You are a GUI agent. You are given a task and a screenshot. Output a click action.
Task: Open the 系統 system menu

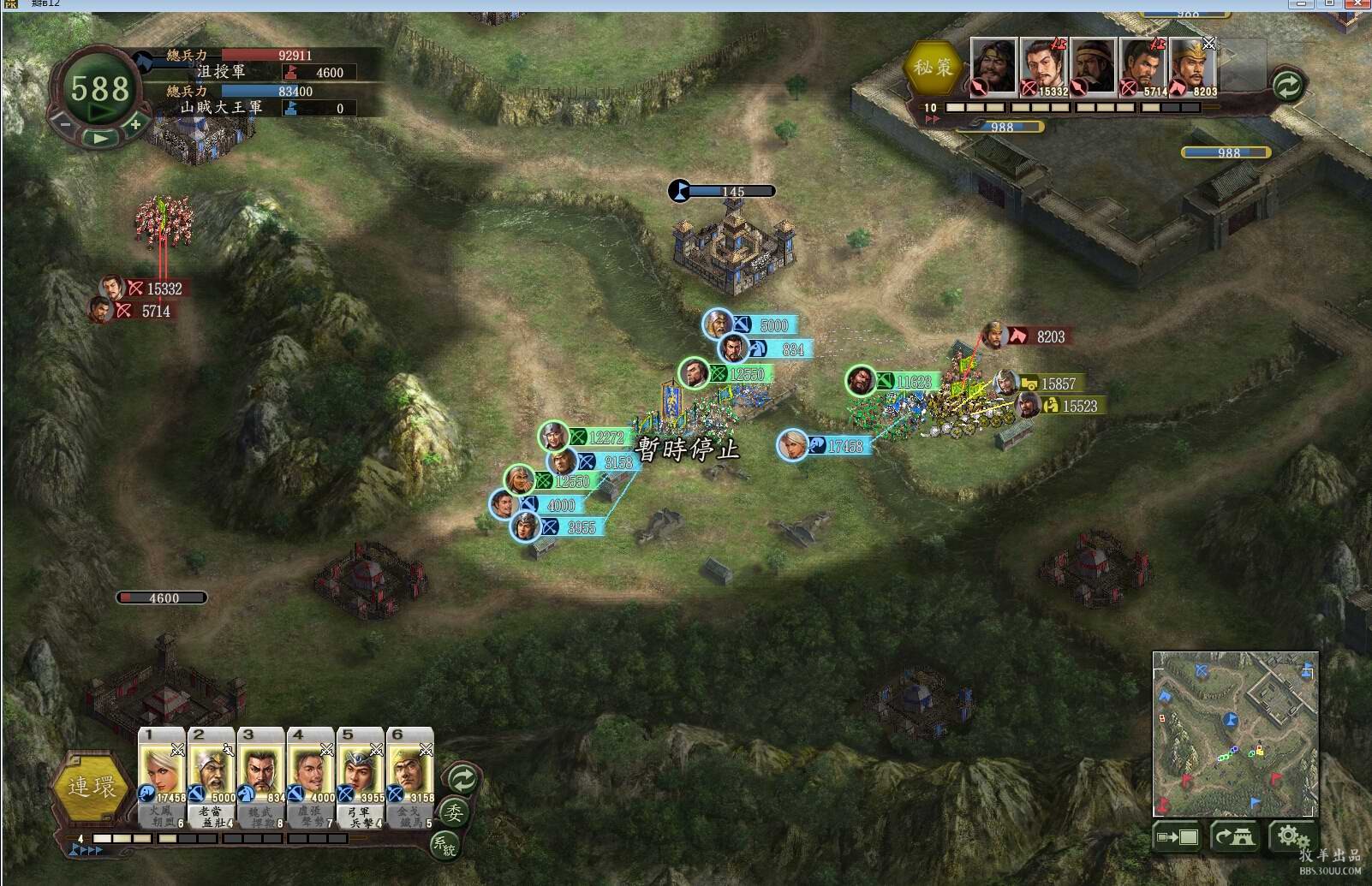[x=444, y=845]
